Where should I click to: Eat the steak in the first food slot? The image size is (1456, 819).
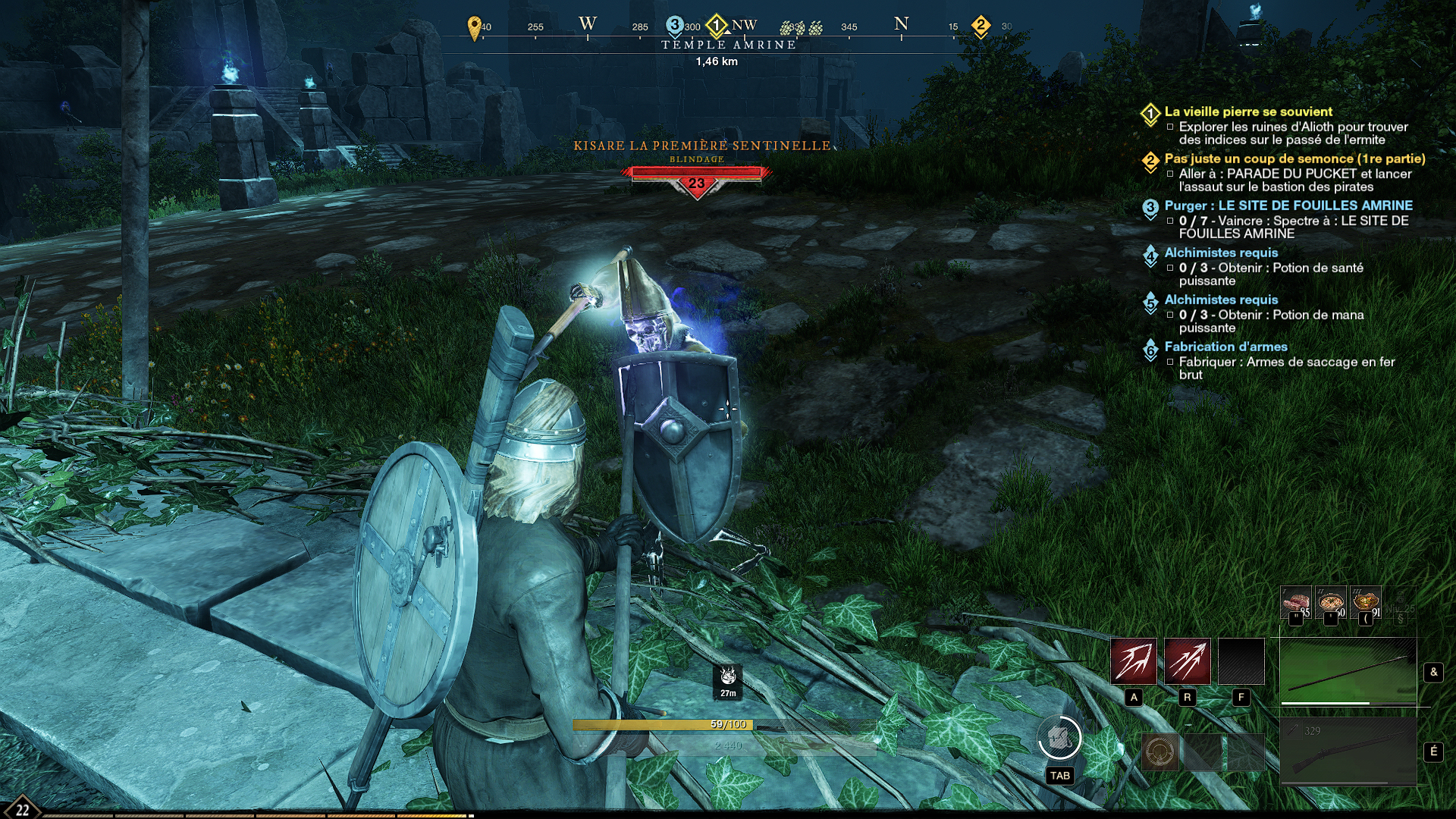tap(1295, 603)
